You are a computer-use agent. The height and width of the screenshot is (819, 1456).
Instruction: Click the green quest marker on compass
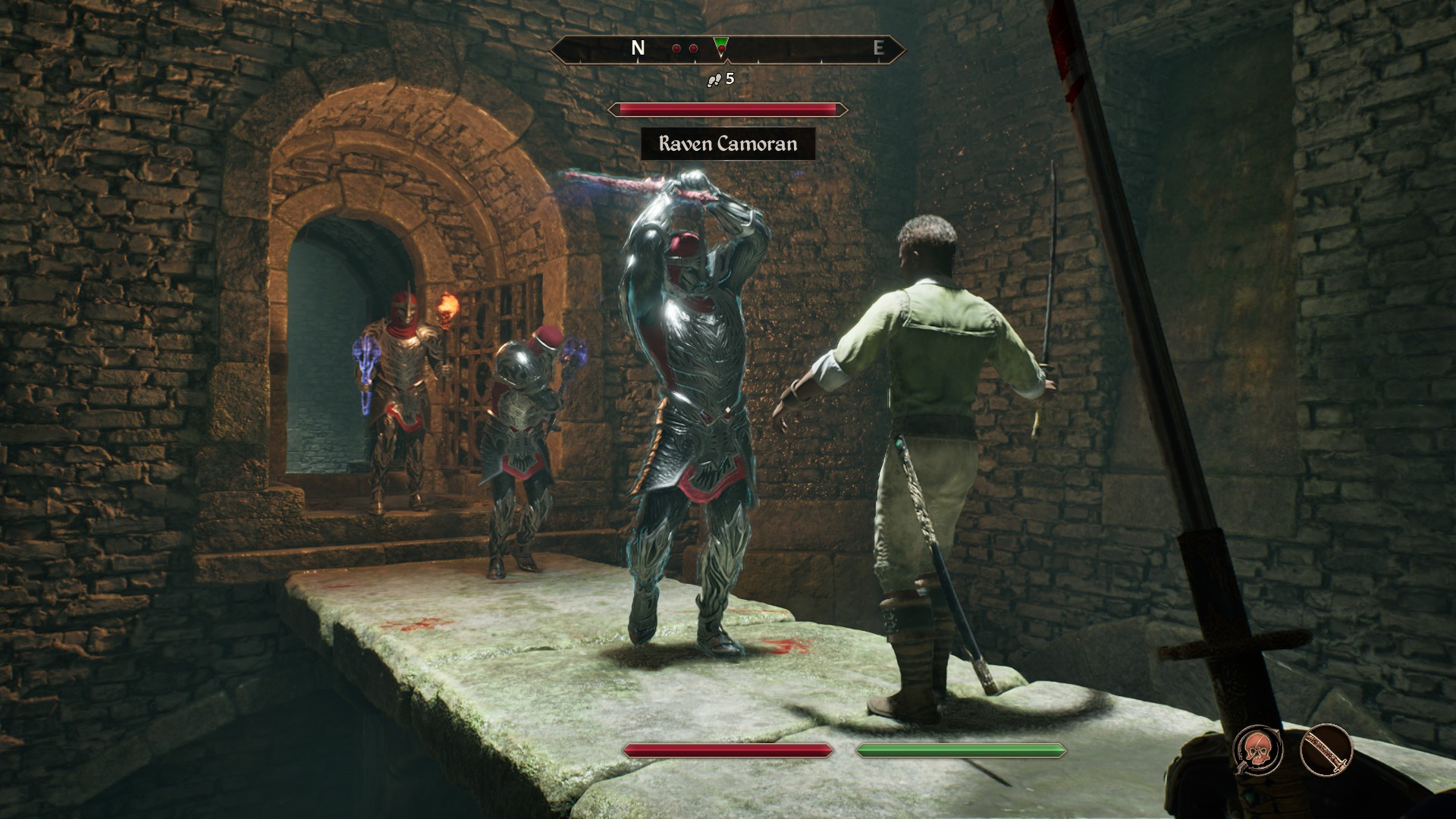(720, 46)
